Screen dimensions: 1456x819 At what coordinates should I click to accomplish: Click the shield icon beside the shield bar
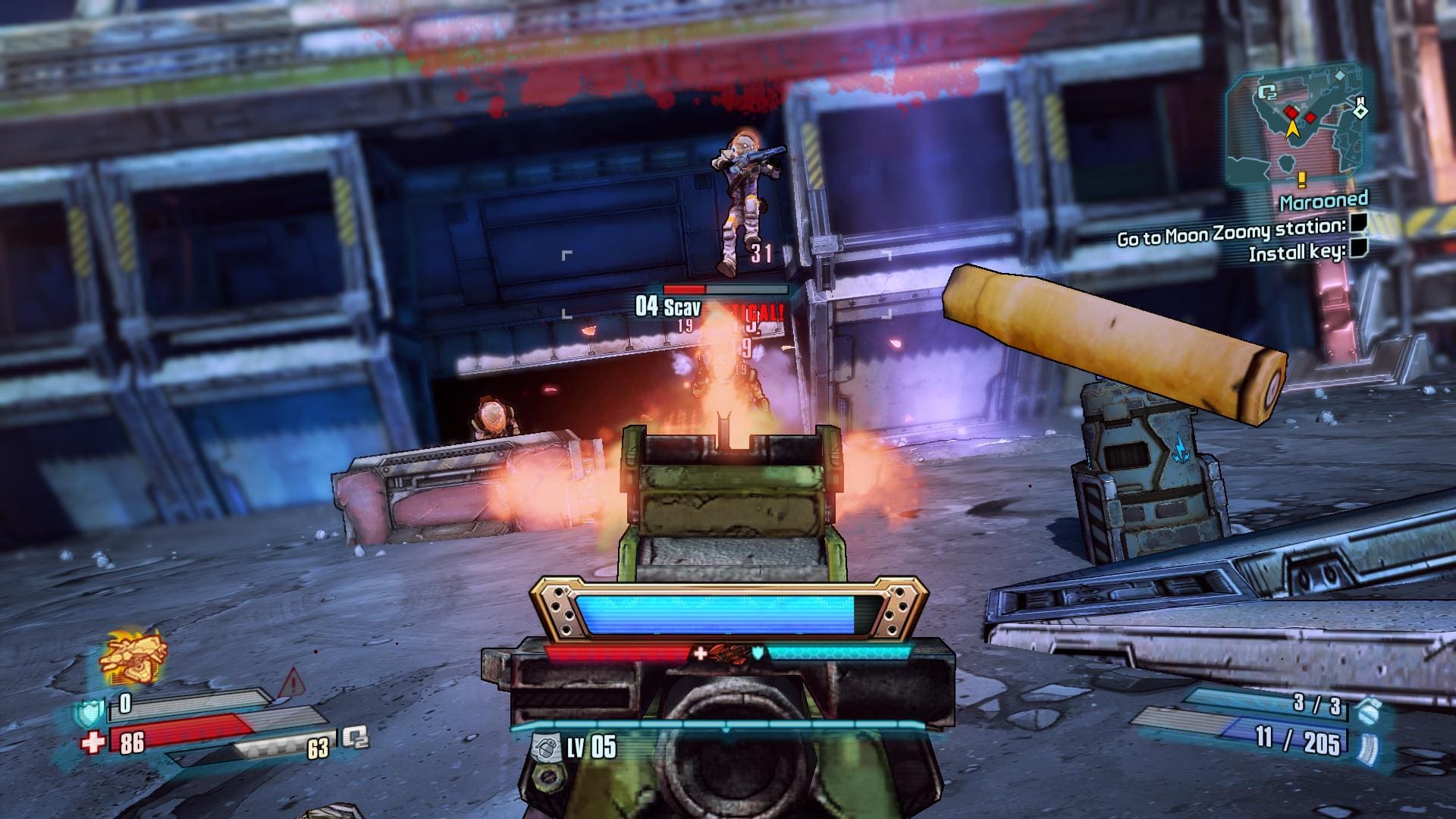(88, 712)
